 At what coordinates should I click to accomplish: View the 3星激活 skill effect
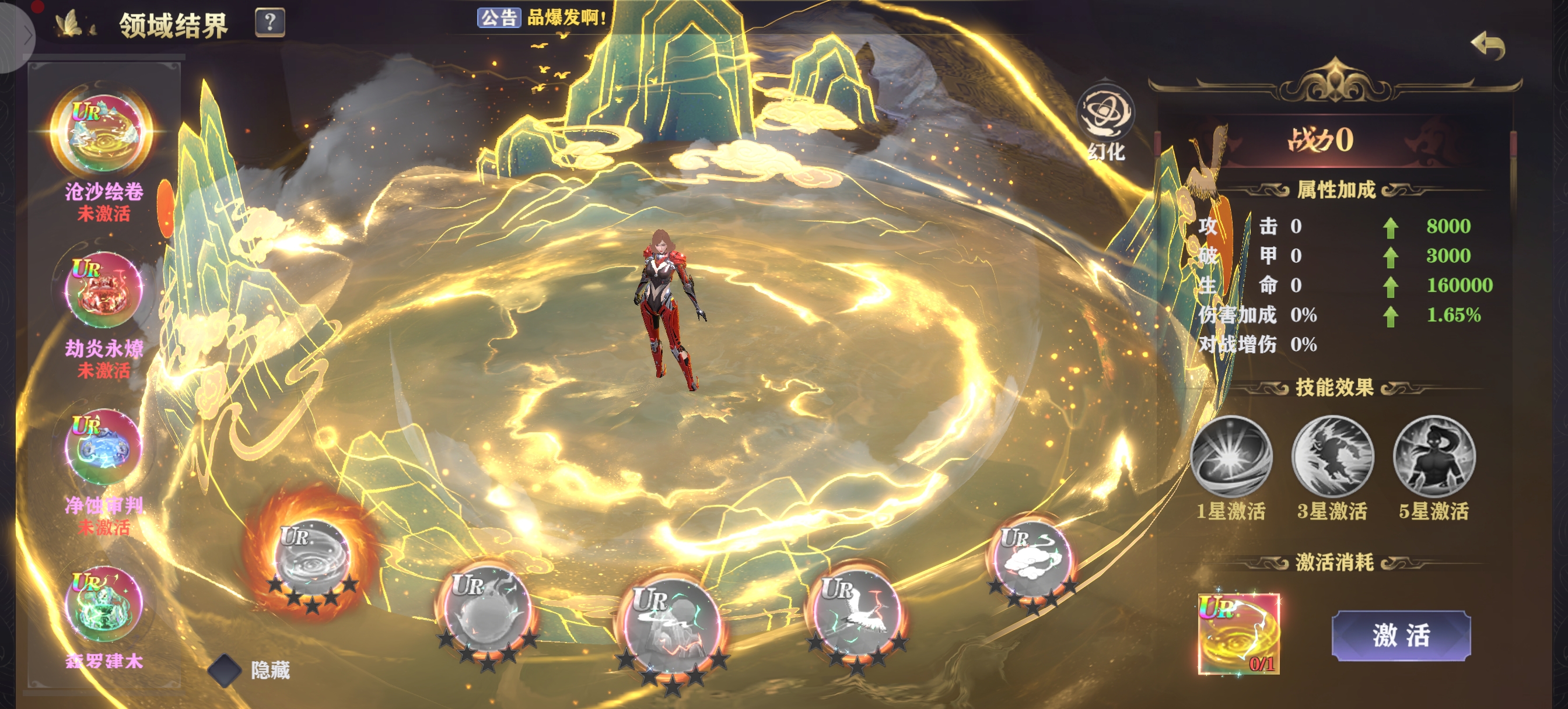point(1332,457)
